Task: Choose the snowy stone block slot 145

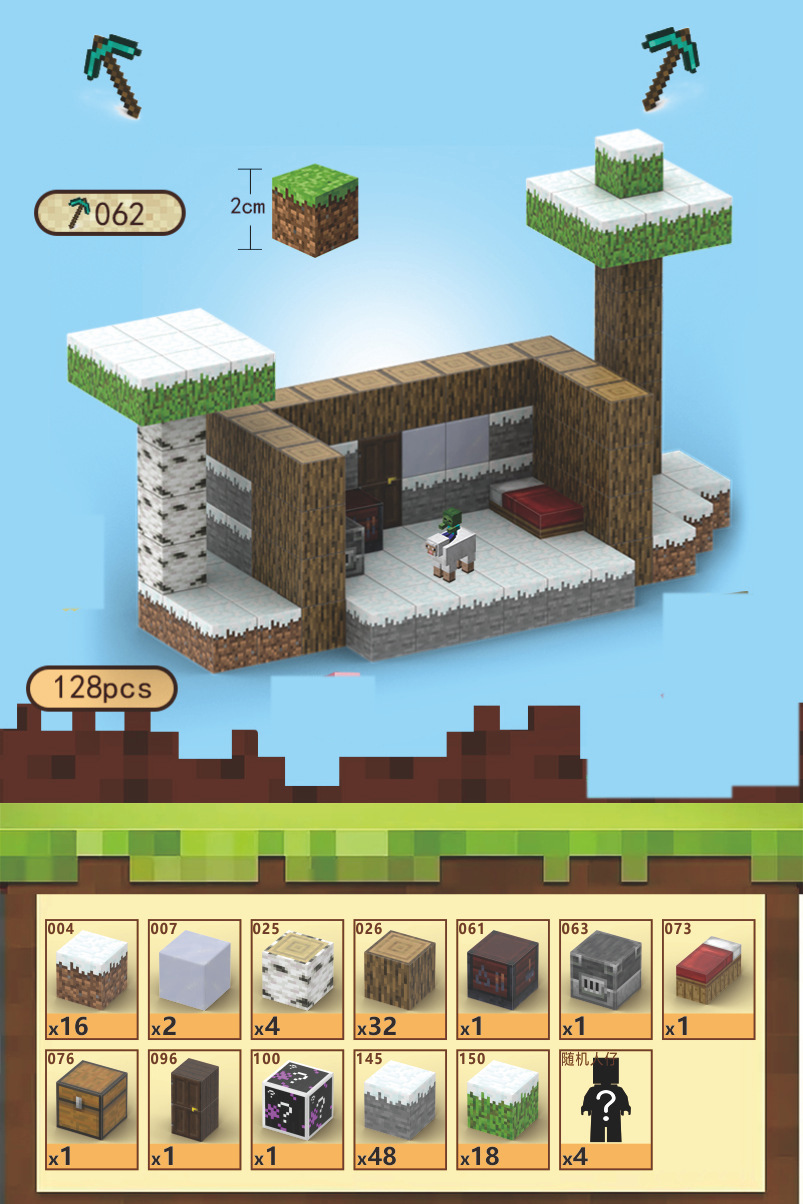Action: [x=400, y=1109]
